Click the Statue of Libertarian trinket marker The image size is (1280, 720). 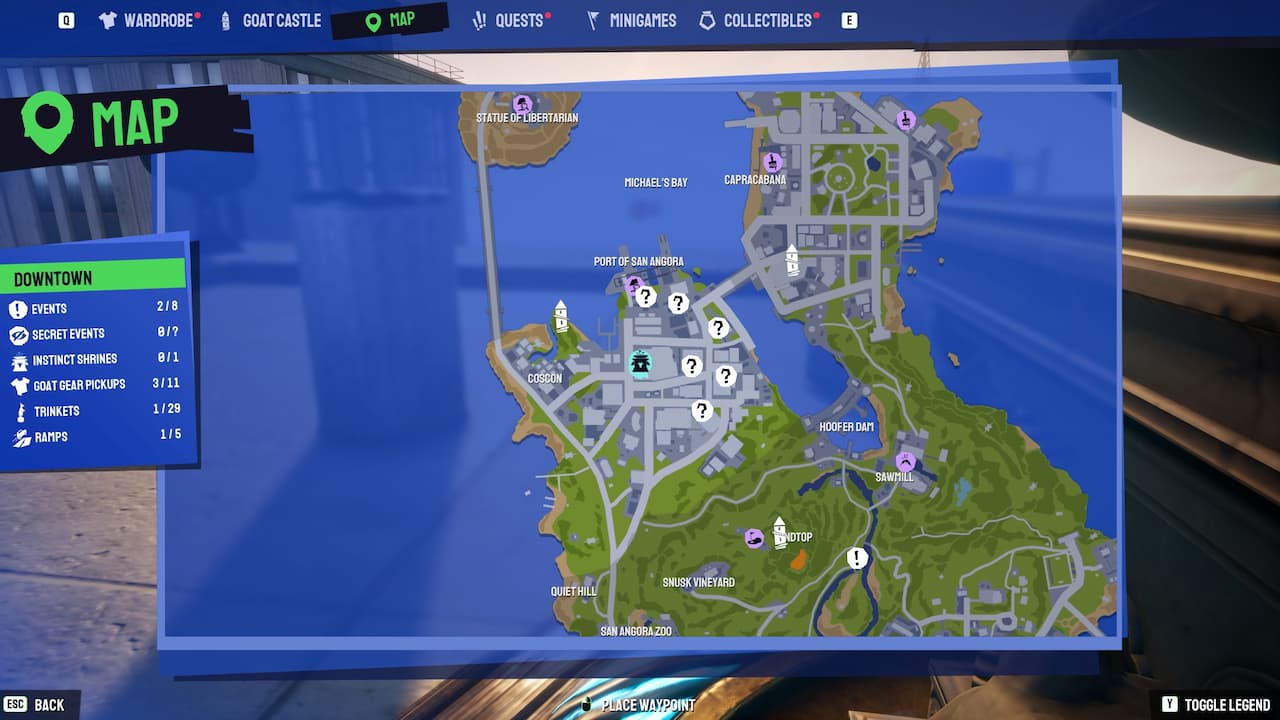(x=521, y=104)
